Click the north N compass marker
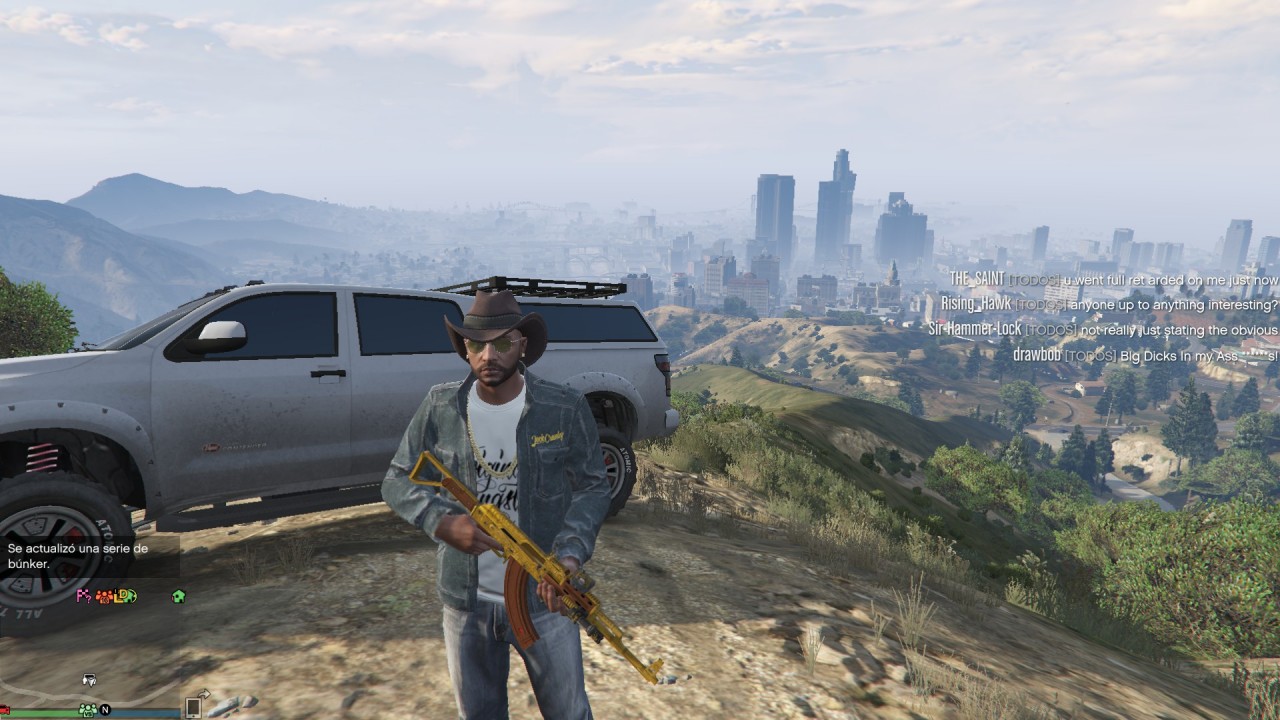The width and height of the screenshot is (1280, 720). tap(105, 709)
